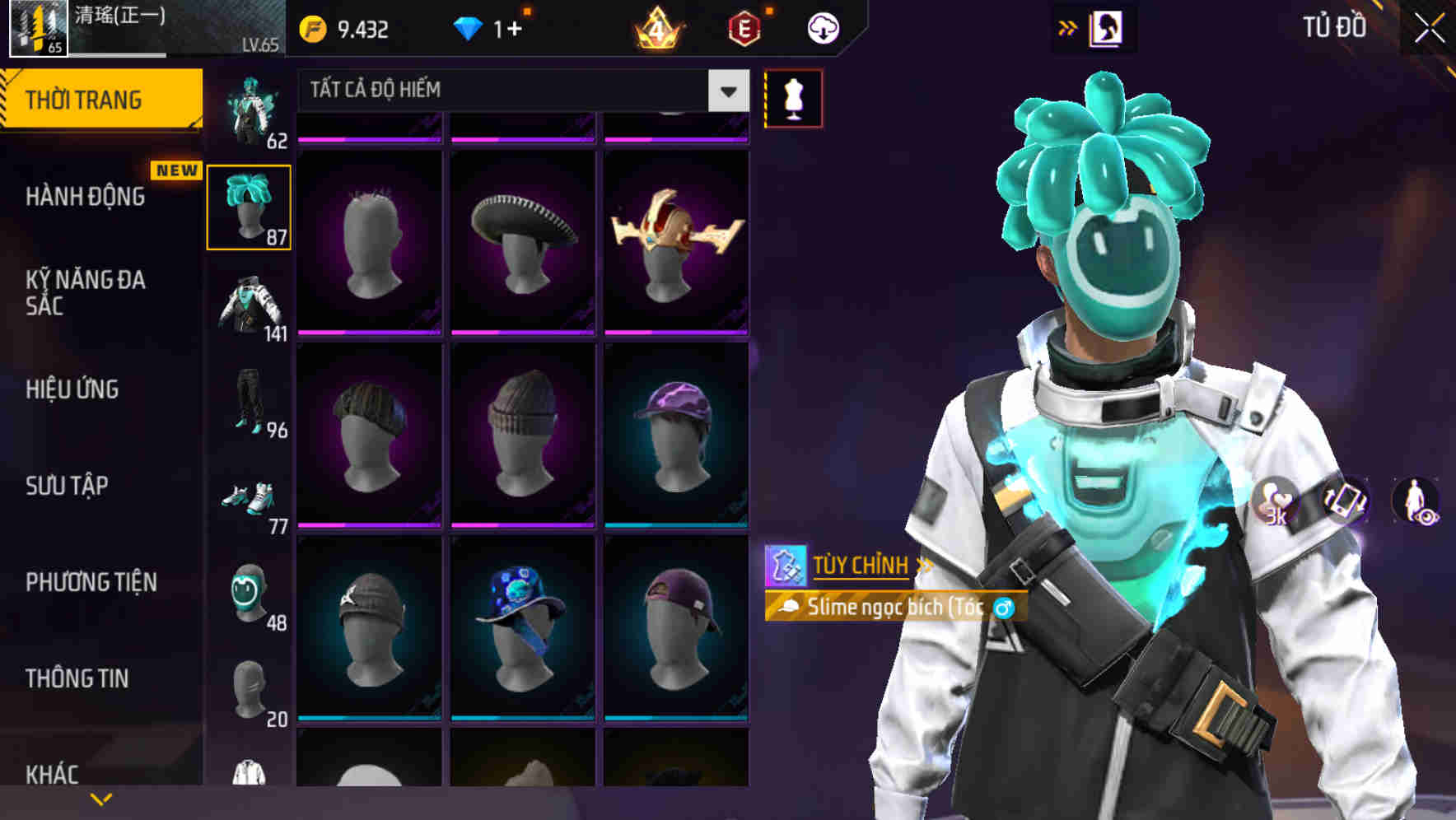Expand the sidebar with the bottom chevron
The height and width of the screenshot is (820, 1456).
pos(101,797)
